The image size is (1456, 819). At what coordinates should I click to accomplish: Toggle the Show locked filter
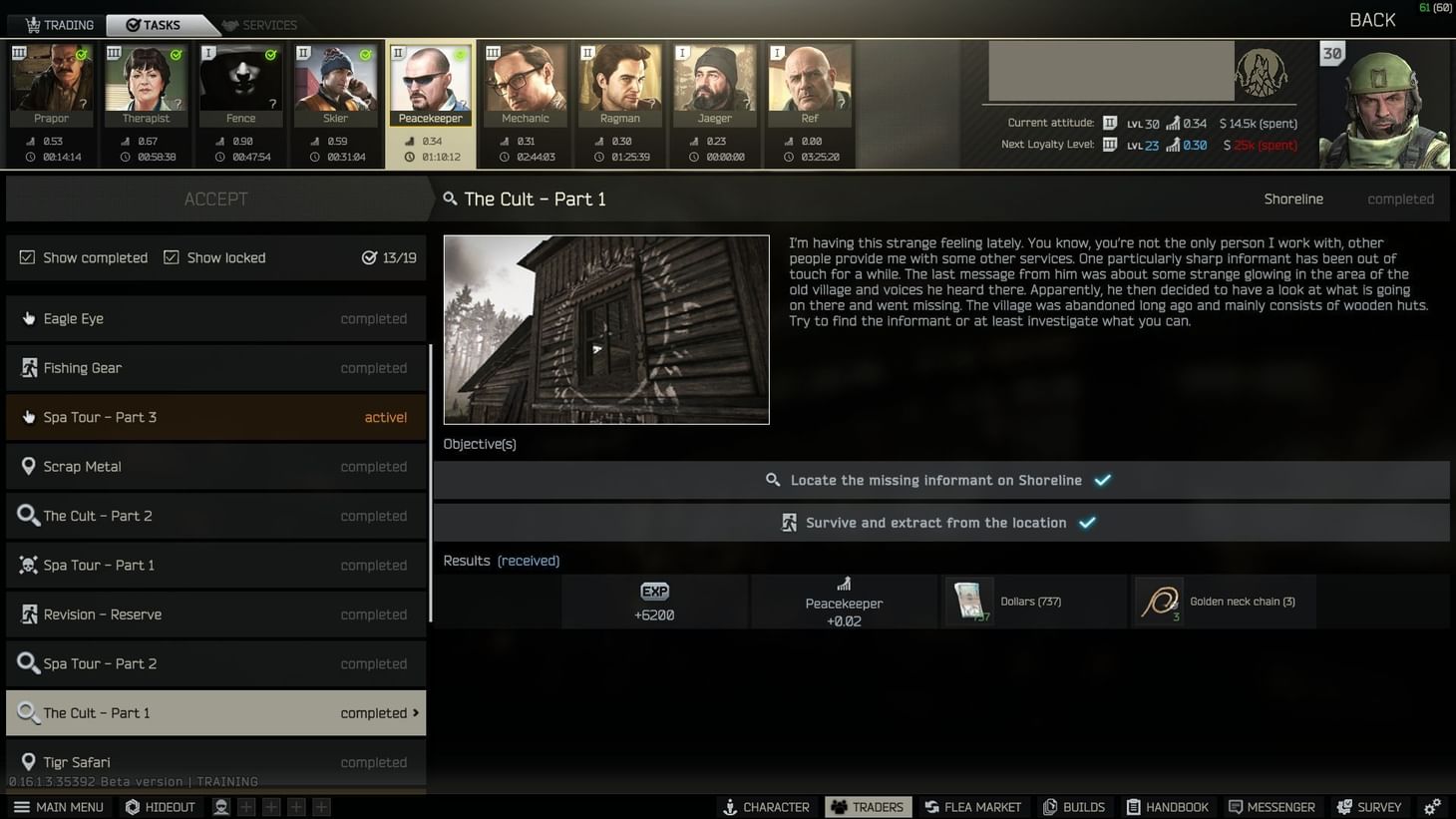pos(172,257)
